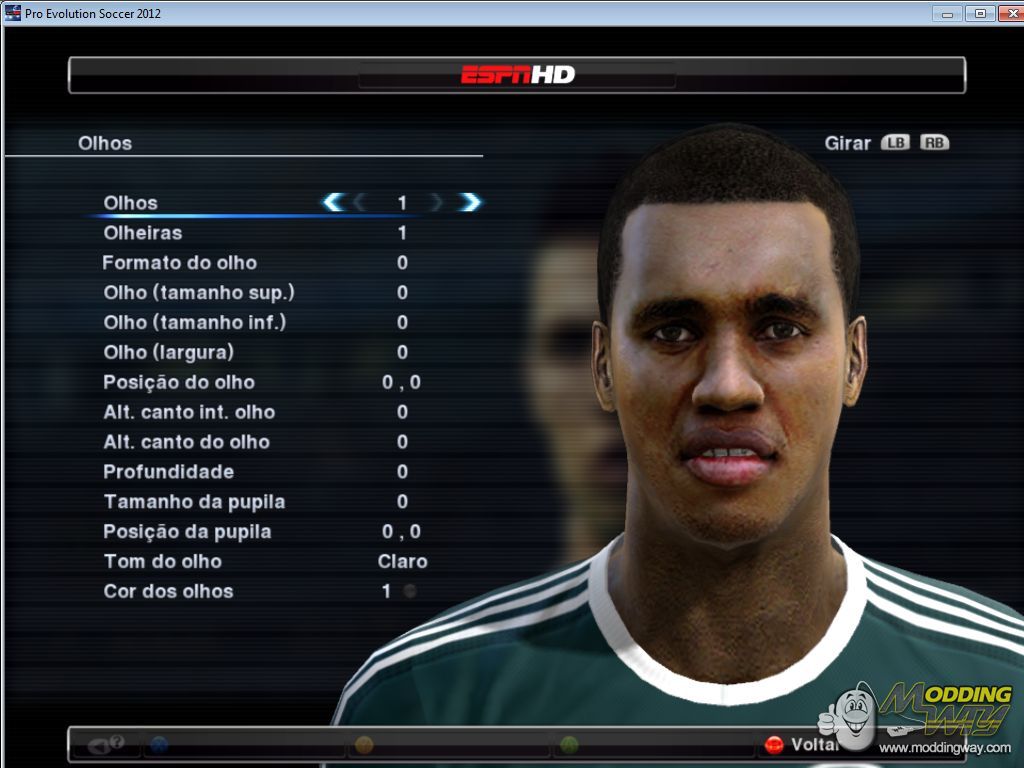1024x768 pixels.
Task: Open Olho (tamanho sup.) setting
Action: (x=199, y=293)
